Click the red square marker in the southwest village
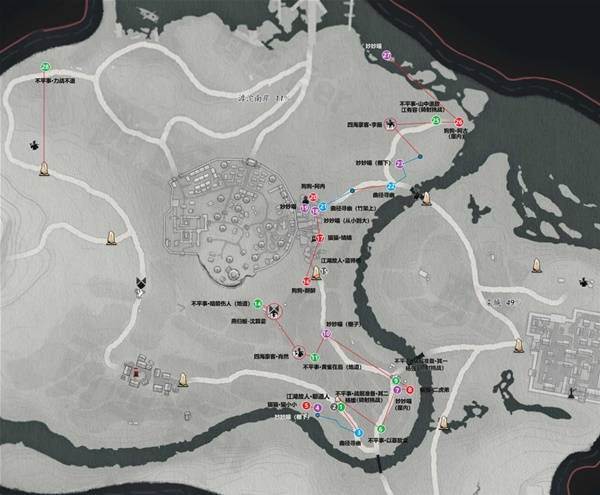 pyautogui.click(x=136, y=373)
